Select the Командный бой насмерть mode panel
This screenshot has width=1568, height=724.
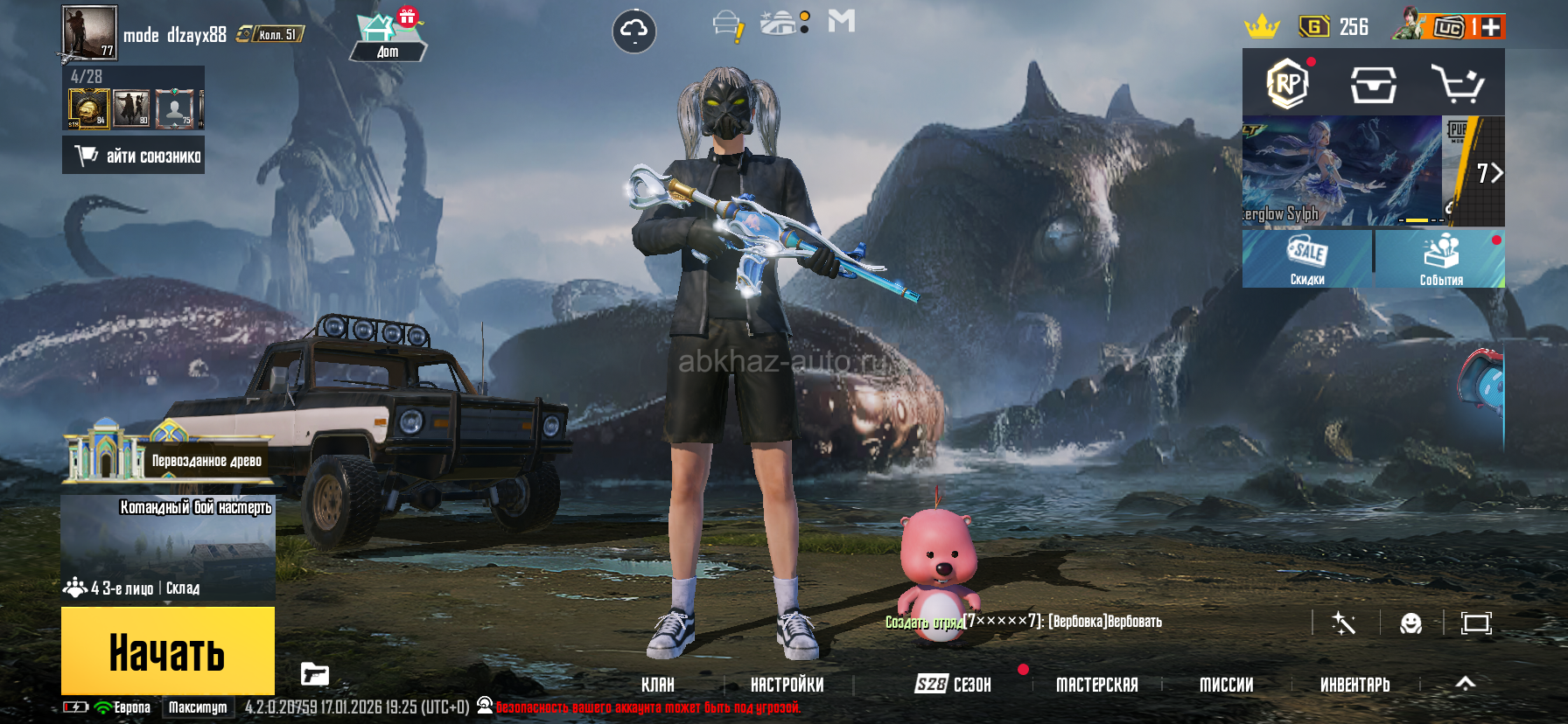click(x=168, y=548)
